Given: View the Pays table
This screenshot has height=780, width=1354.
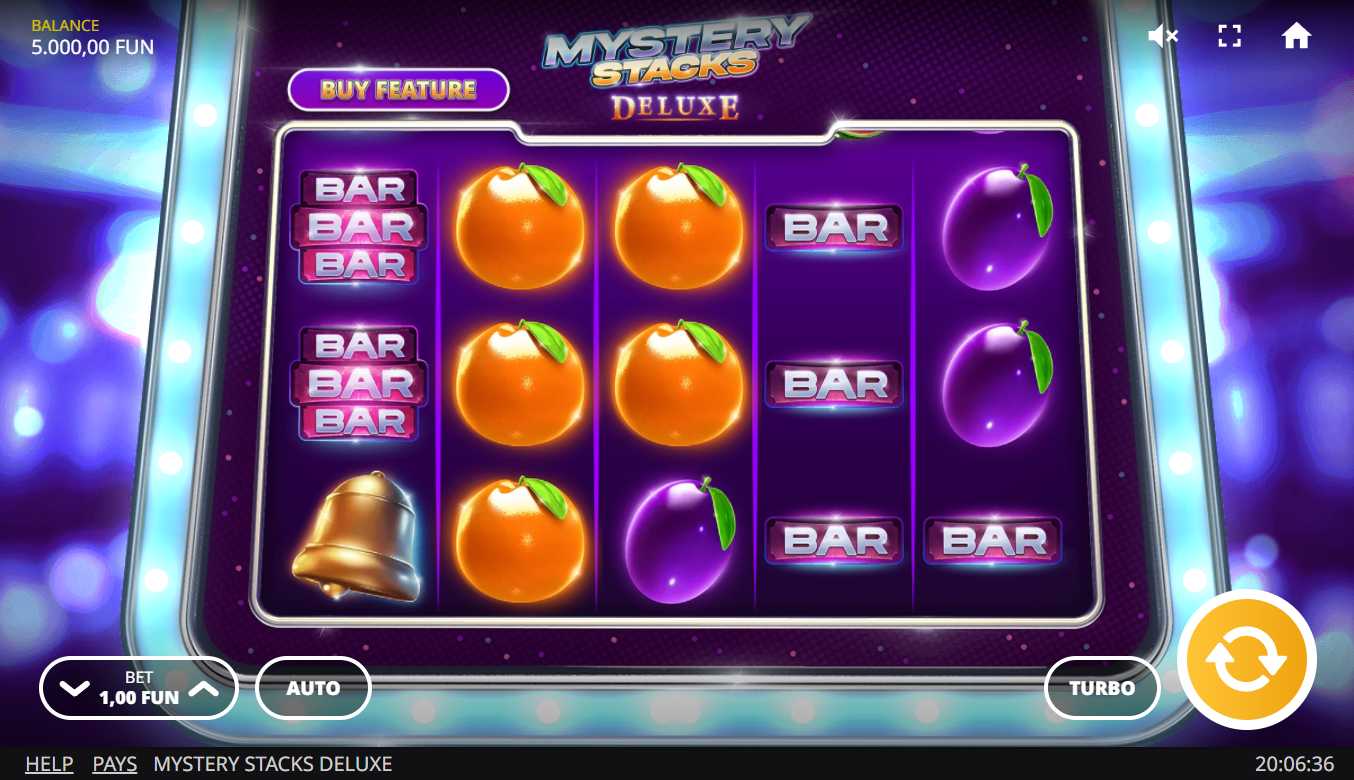Looking at the screenshot, I should click(114, 764).
